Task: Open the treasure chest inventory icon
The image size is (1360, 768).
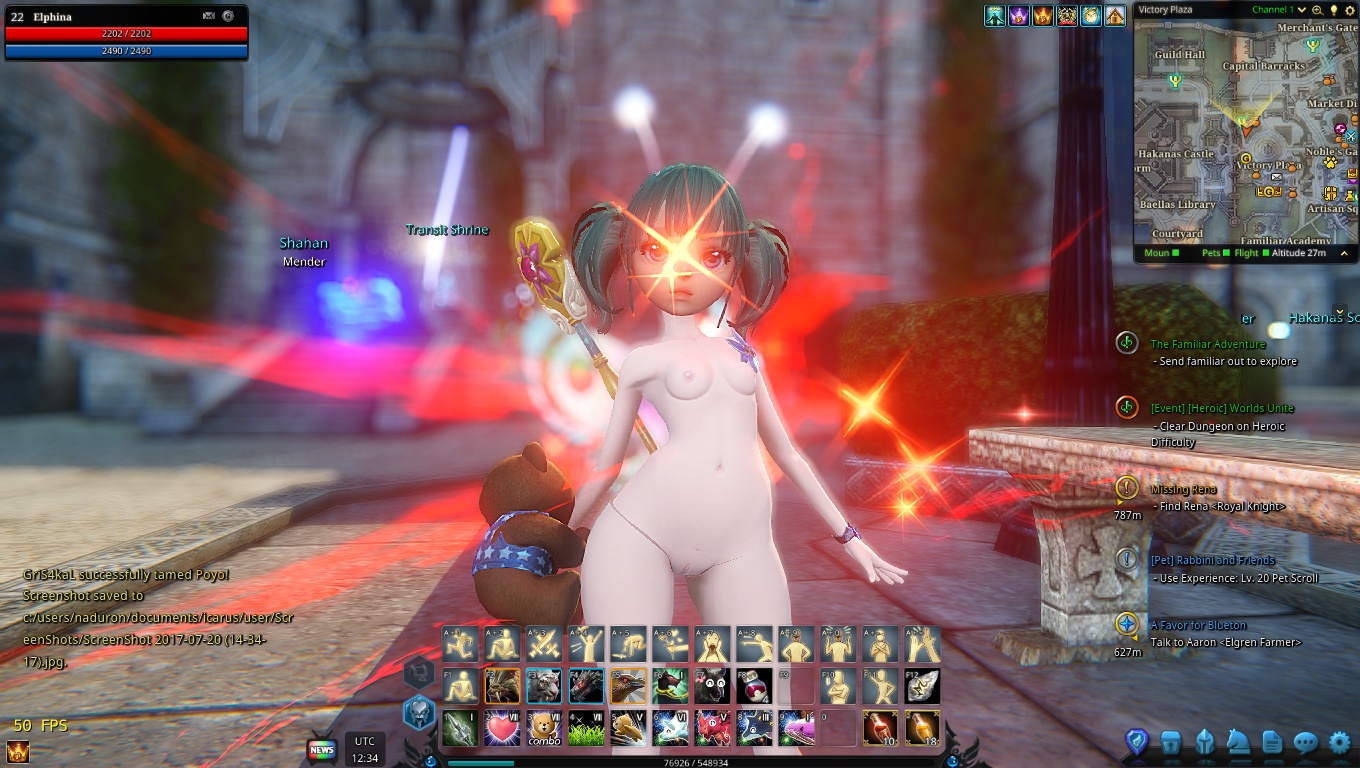Action: [1171, 742]
